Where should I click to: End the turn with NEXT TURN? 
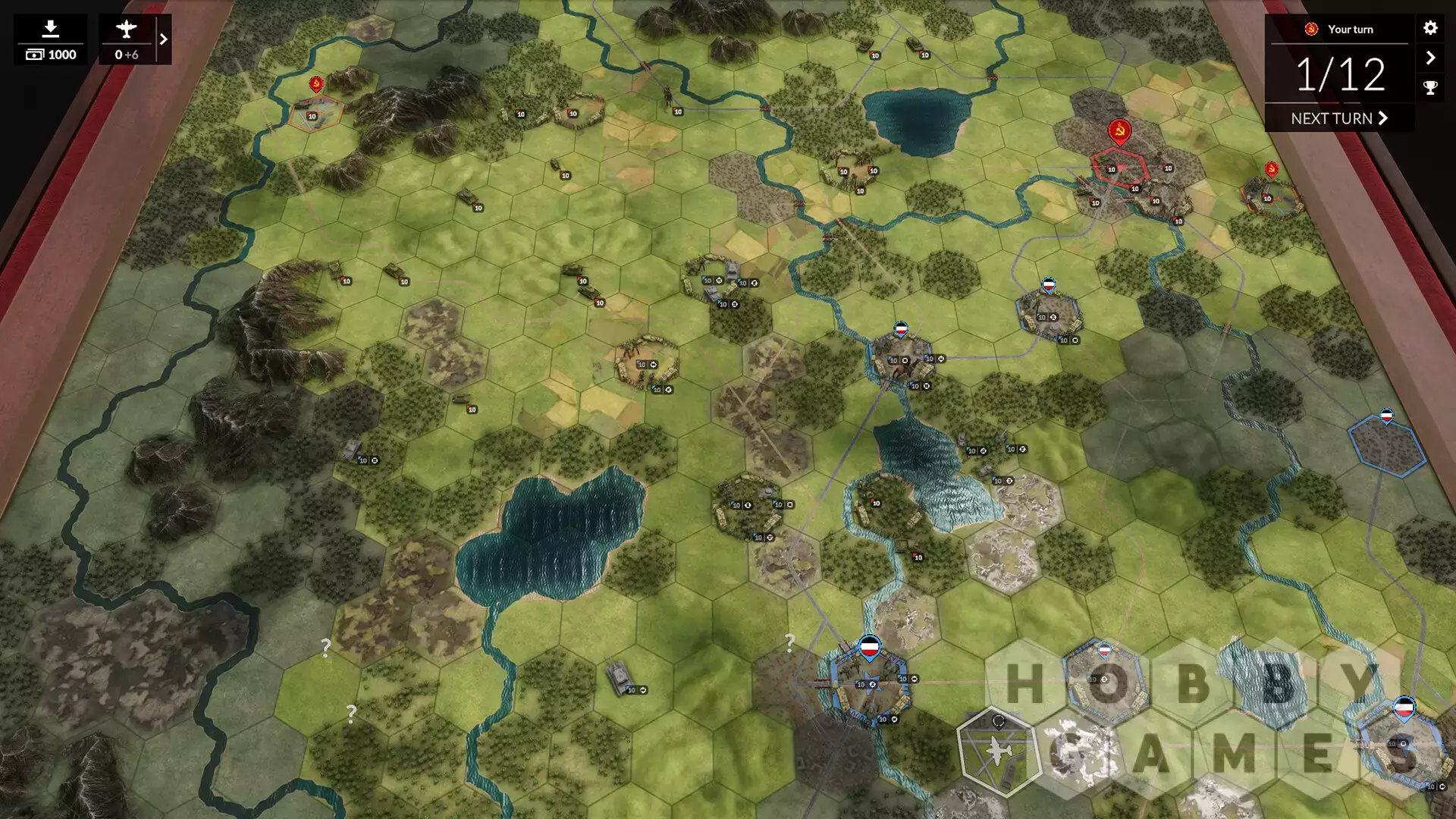1339,118
